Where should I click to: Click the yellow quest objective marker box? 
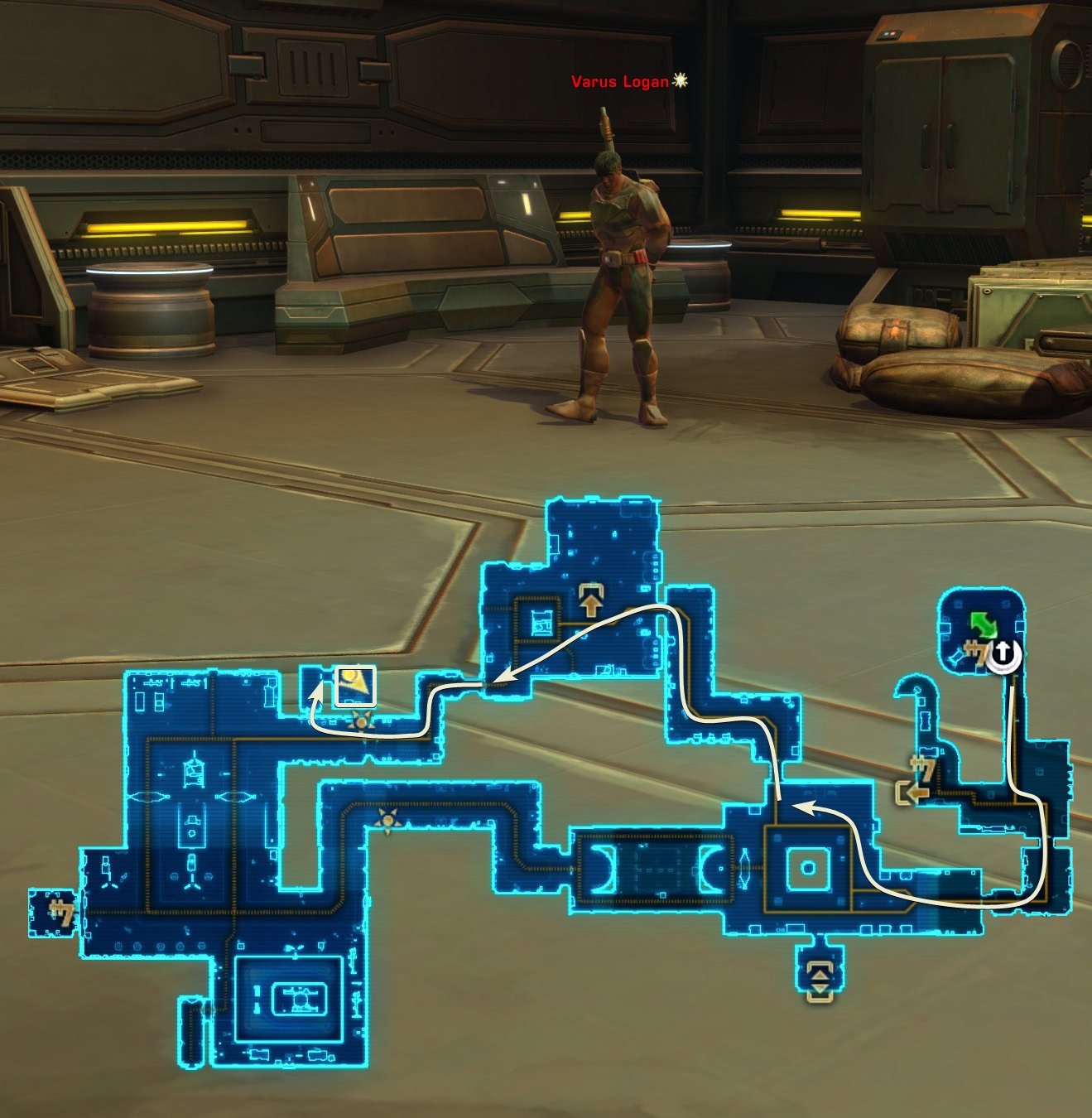tap(356, 686)
